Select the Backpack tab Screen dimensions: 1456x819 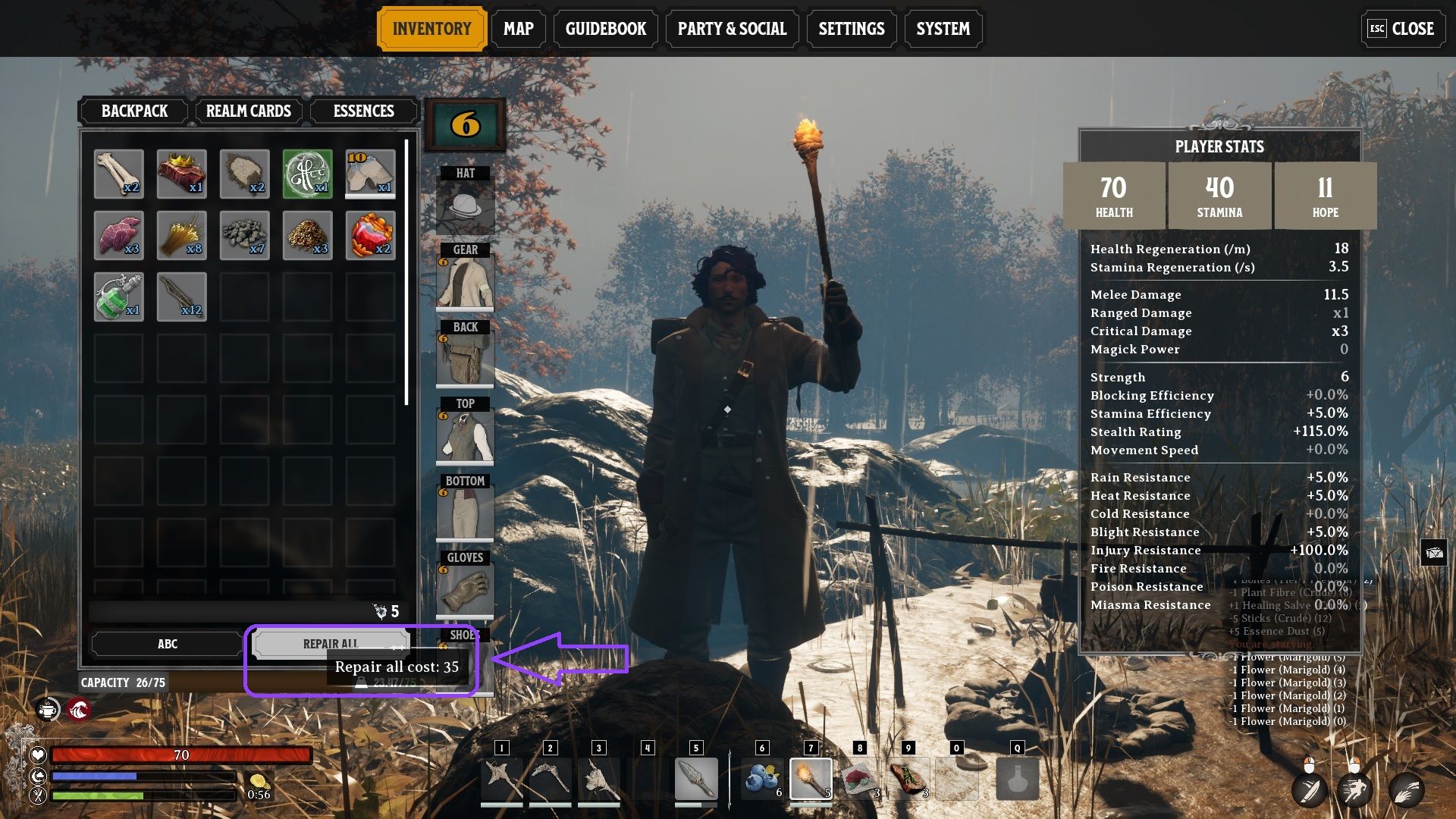[134, 111]
